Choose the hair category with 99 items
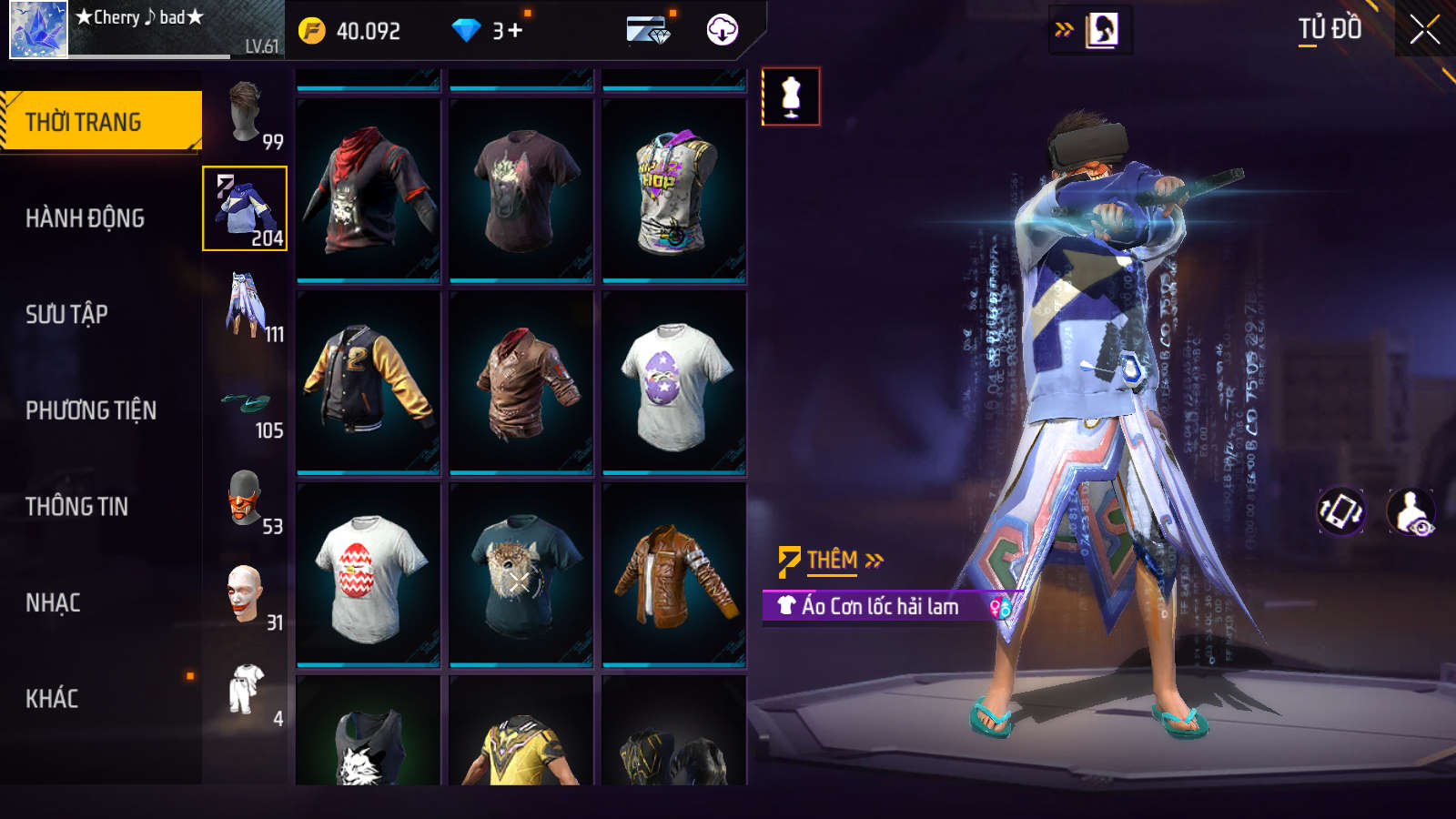This screenshot has height=819, width=1456. (246, 114)
